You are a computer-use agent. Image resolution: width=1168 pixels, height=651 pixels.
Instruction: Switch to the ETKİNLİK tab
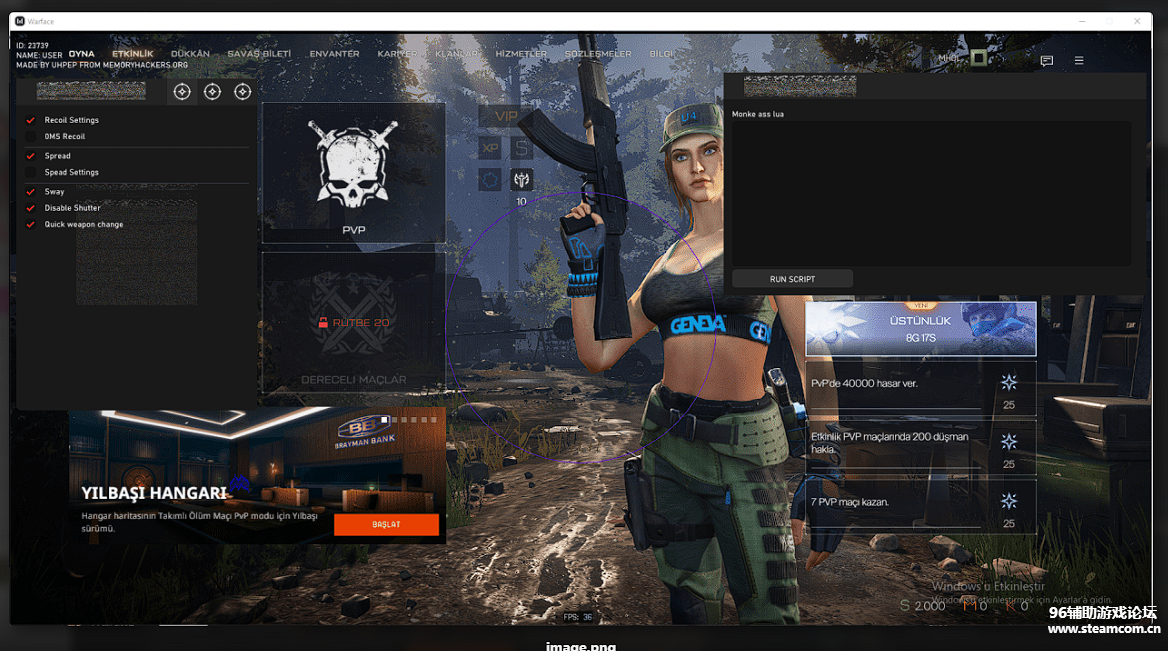(132, 54)
